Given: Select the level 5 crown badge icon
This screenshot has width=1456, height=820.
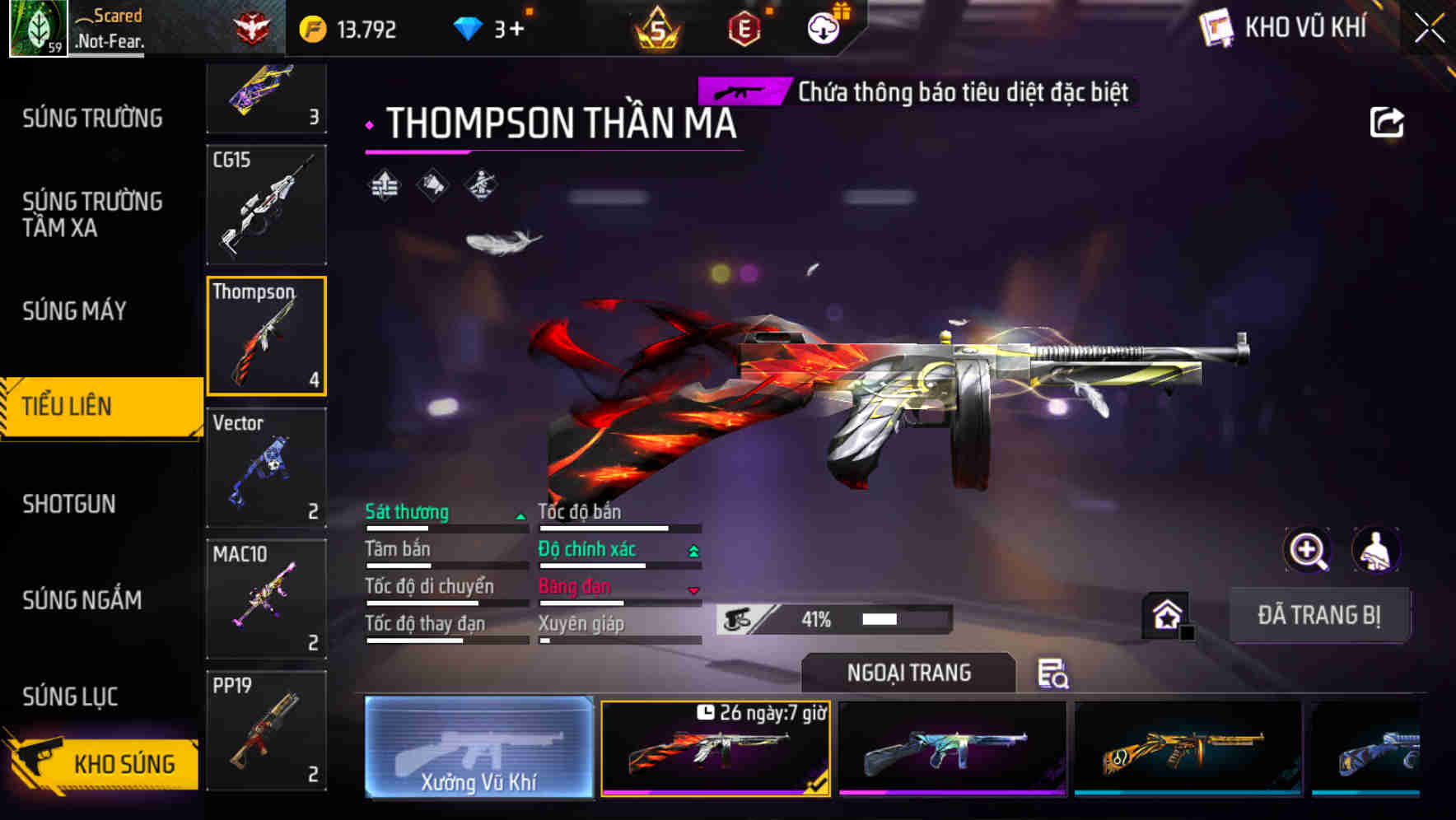Looking at the screenshot, I should [x=658, y=27].
